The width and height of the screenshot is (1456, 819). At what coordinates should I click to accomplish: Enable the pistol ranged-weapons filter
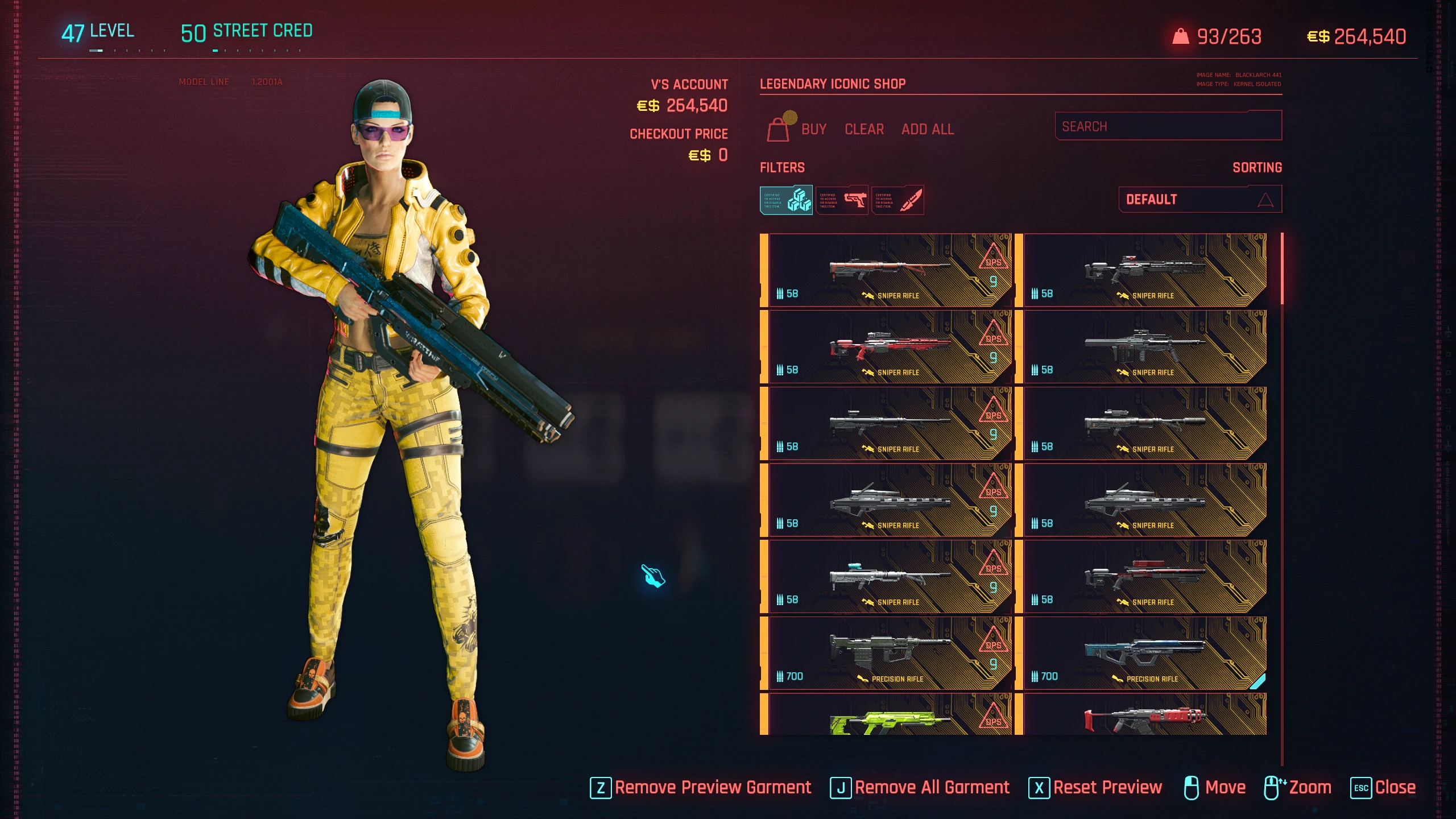pyautogui.click(x=842, y=200)
